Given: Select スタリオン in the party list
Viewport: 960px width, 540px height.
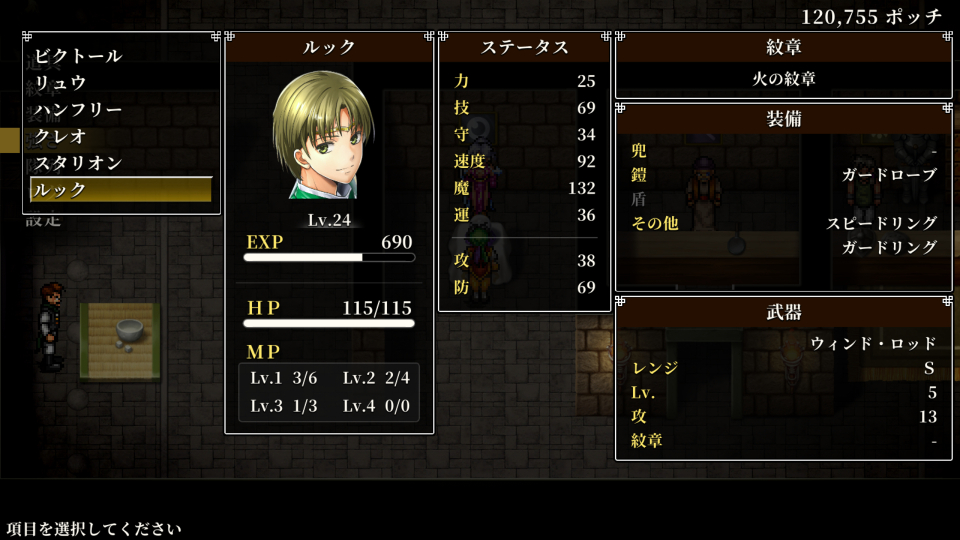Looking at the screenshot, I should [x=78, y=163].
